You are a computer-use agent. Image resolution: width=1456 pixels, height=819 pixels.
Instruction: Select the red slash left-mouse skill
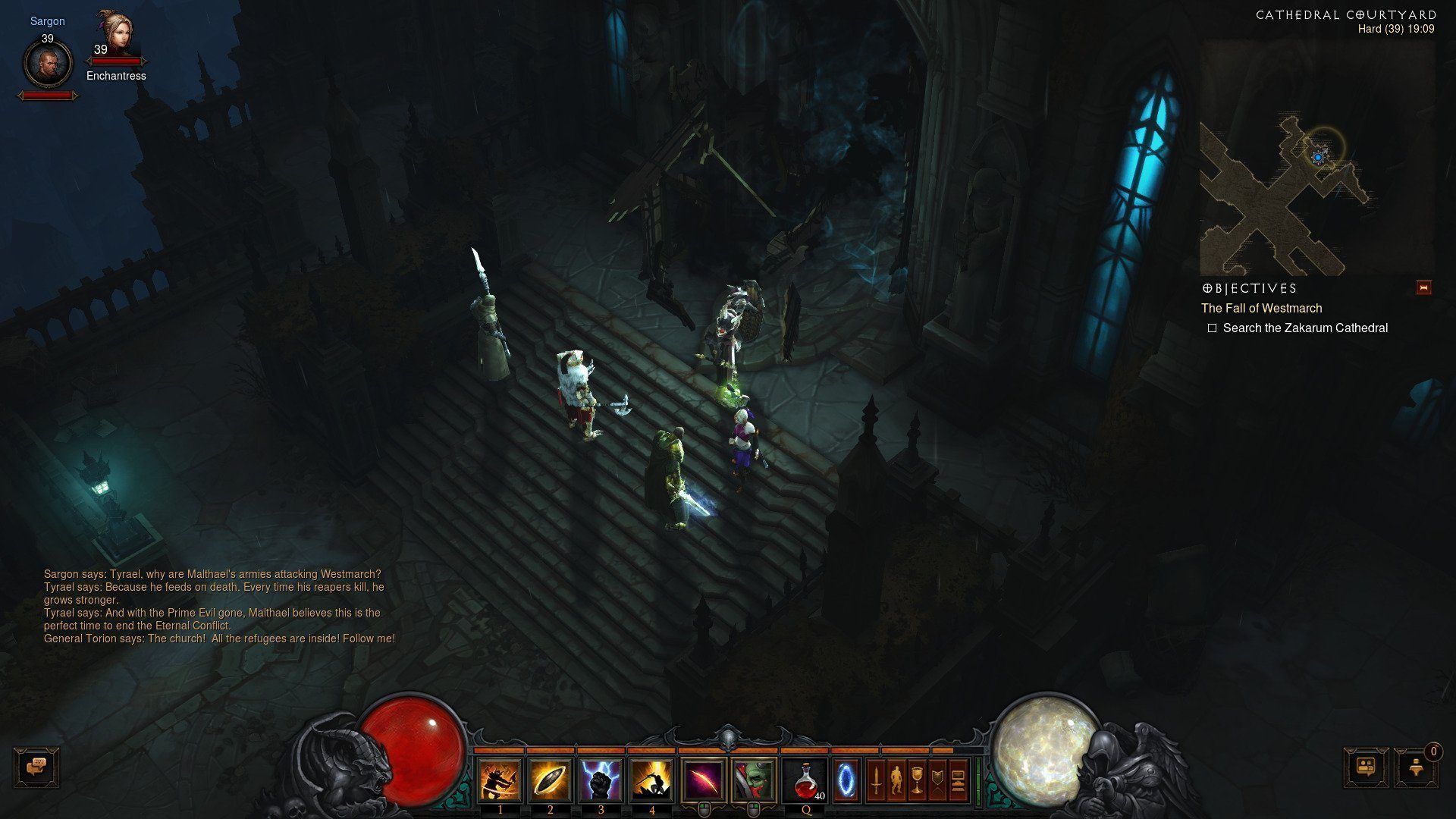pyautogui.click(x=704, y=780)
